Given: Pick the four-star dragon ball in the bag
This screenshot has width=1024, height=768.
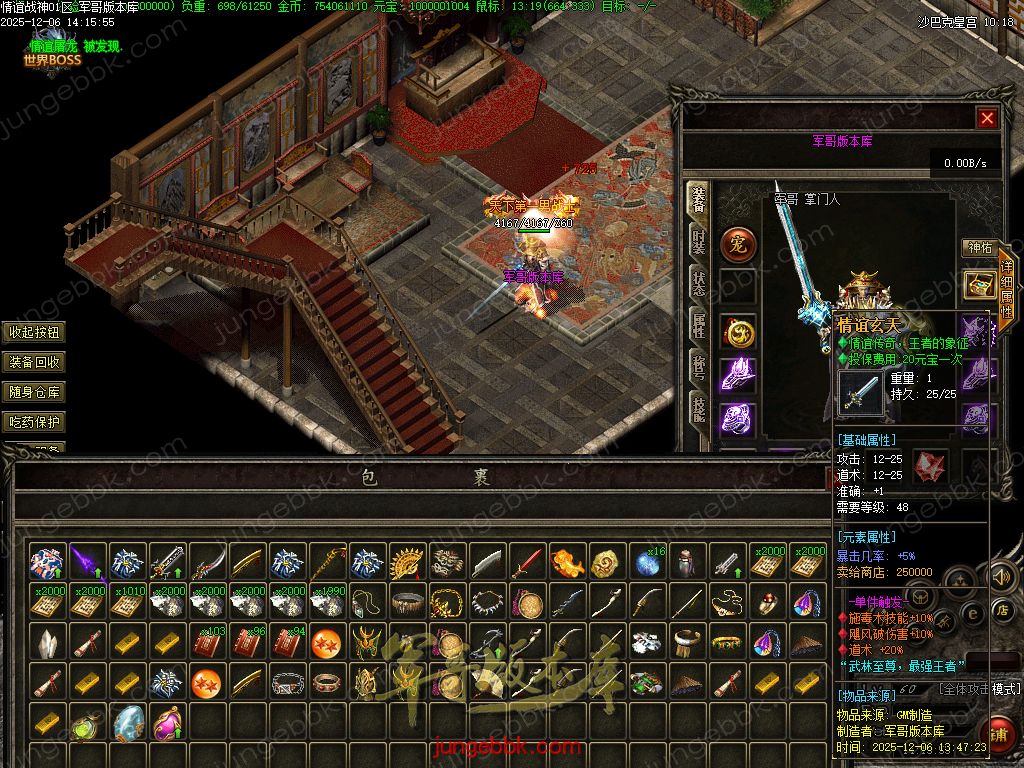Looking at the screenshot, I should pos(326,643).
